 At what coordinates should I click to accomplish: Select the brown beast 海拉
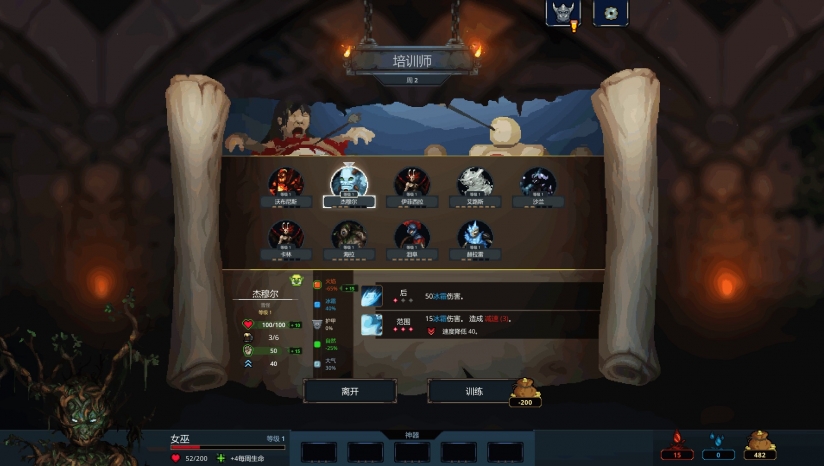(x=349, y=237)
